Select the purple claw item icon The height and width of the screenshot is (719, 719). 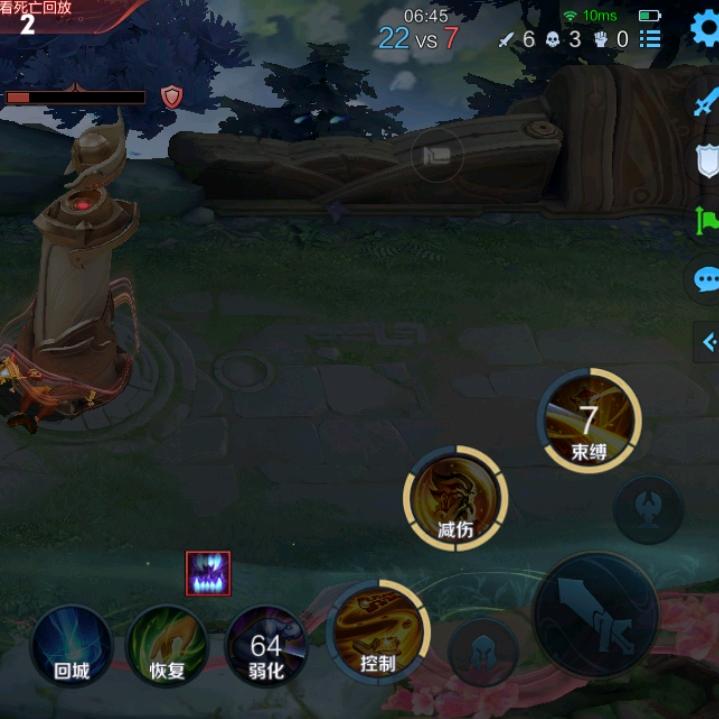[208, 573]
